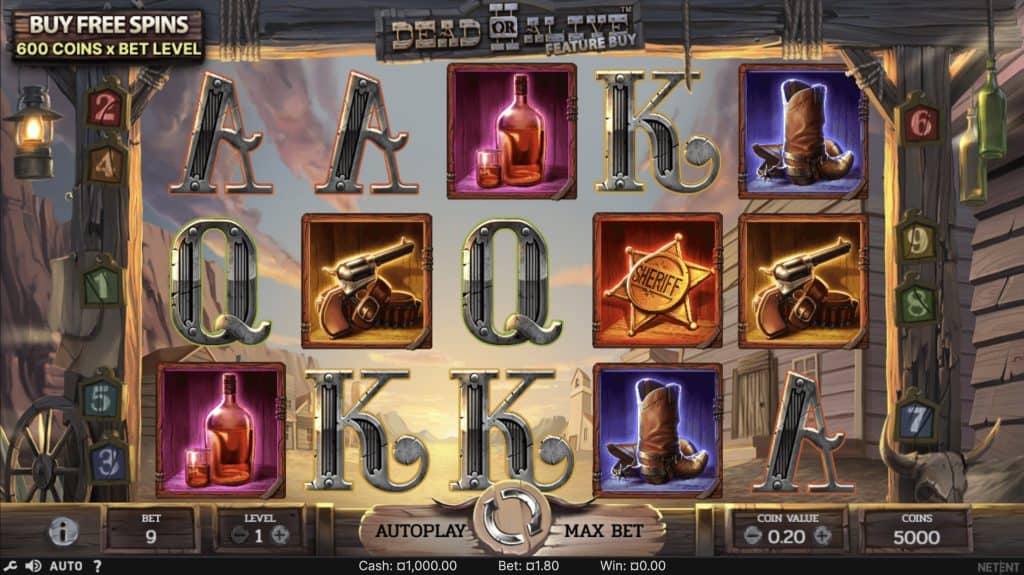Screen dimensions: 1024x575
Task: Open help with the question mark icon
Action: coord(97,566)
